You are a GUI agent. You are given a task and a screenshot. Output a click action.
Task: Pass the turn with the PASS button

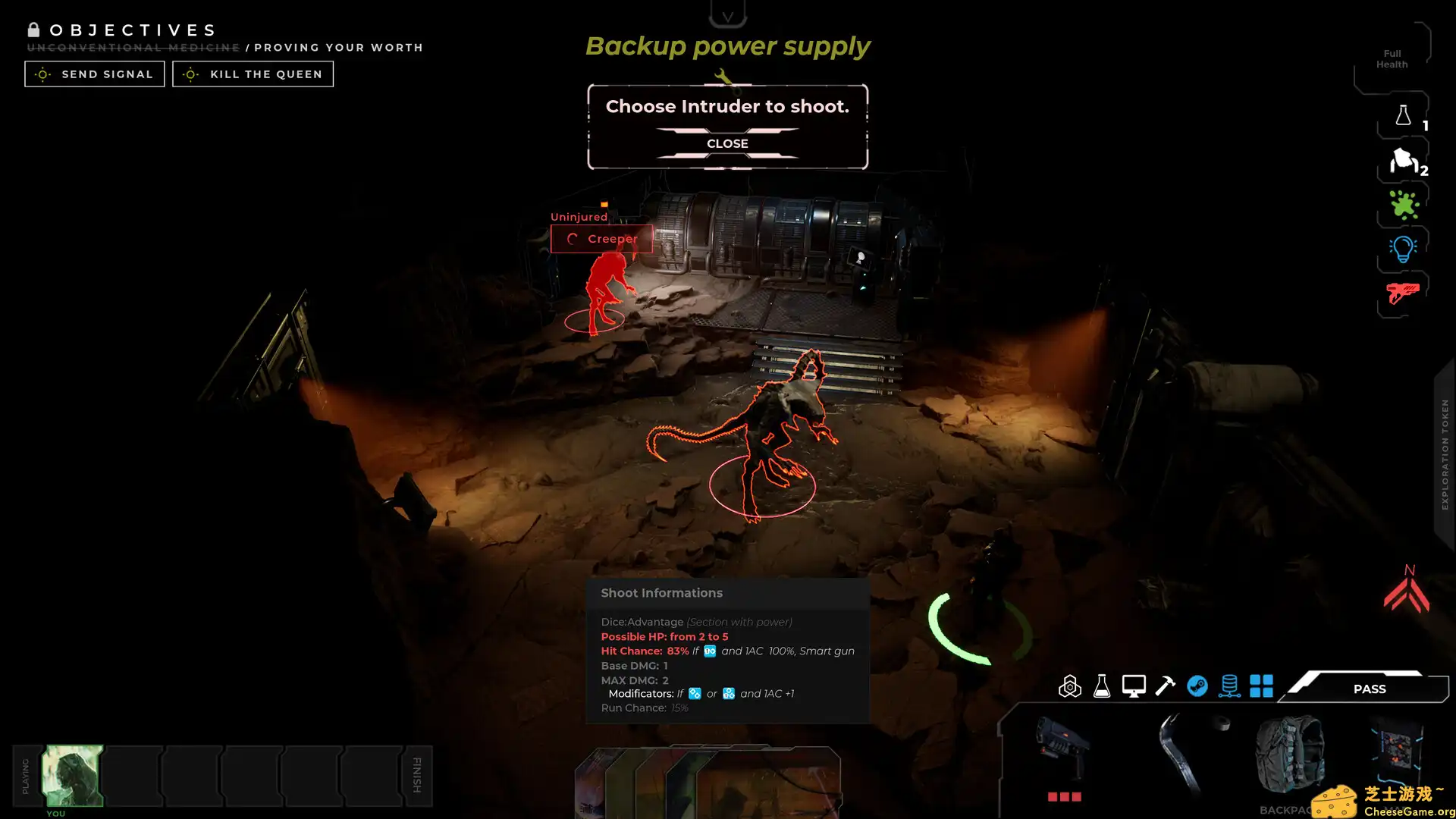[1369, 689]
